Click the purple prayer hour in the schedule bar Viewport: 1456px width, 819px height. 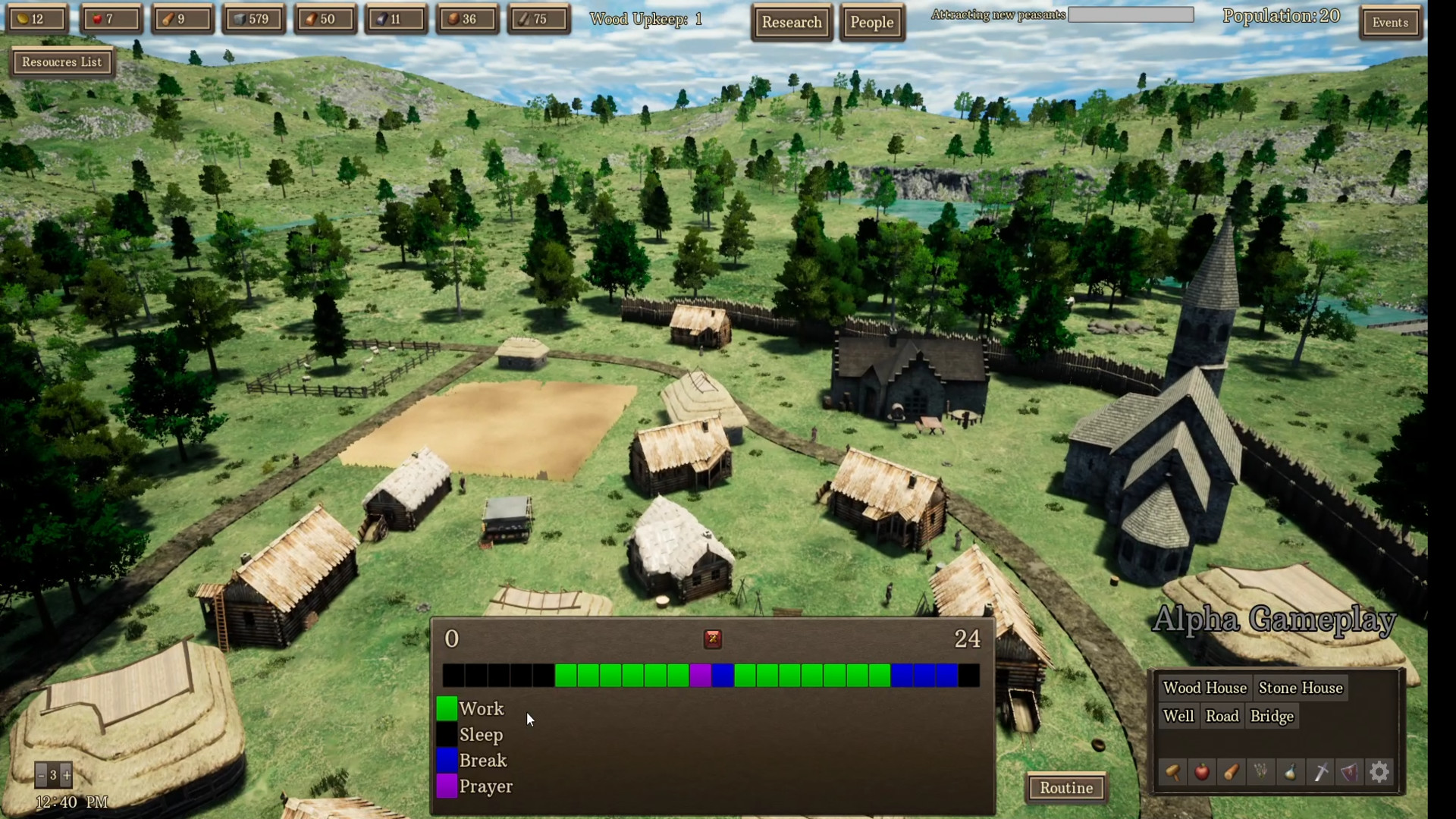pos(700,675)
